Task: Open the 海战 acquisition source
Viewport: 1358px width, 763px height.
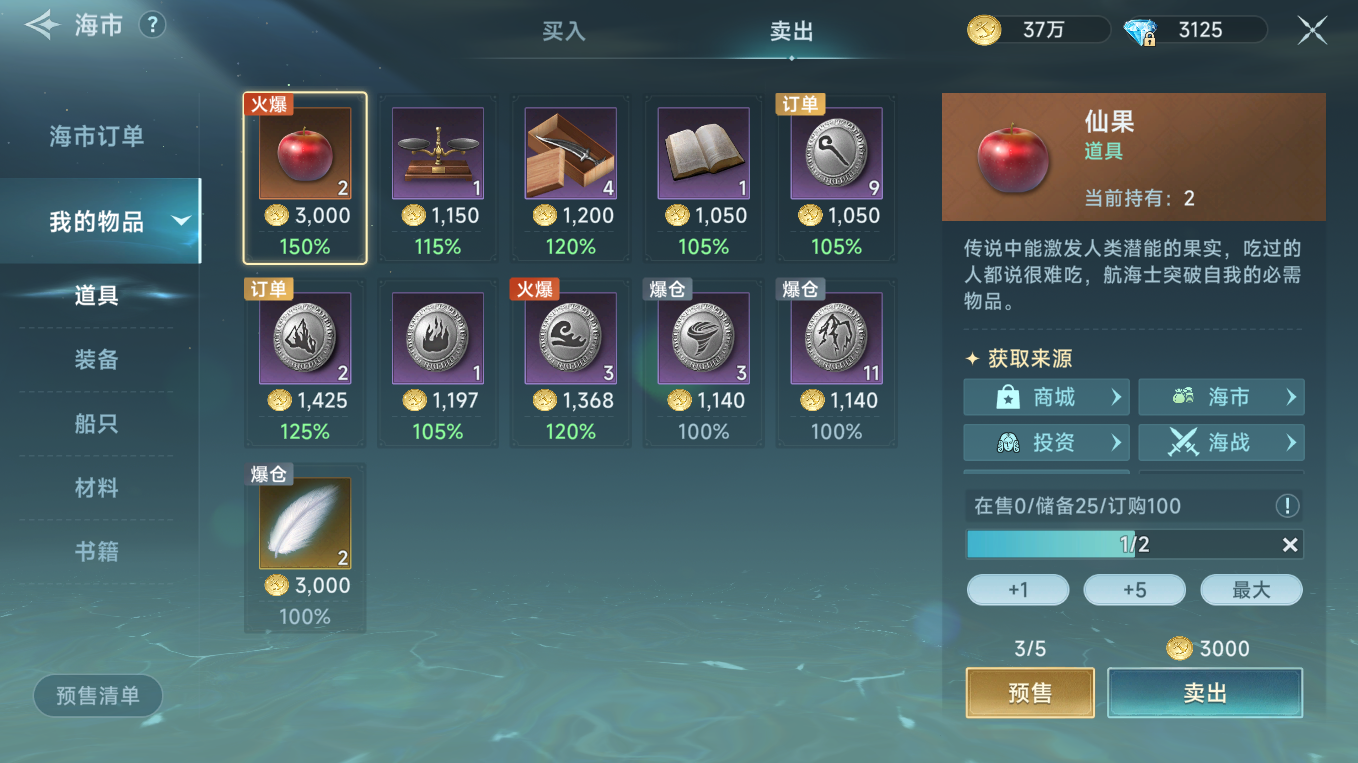Action: pos(1221,442)
